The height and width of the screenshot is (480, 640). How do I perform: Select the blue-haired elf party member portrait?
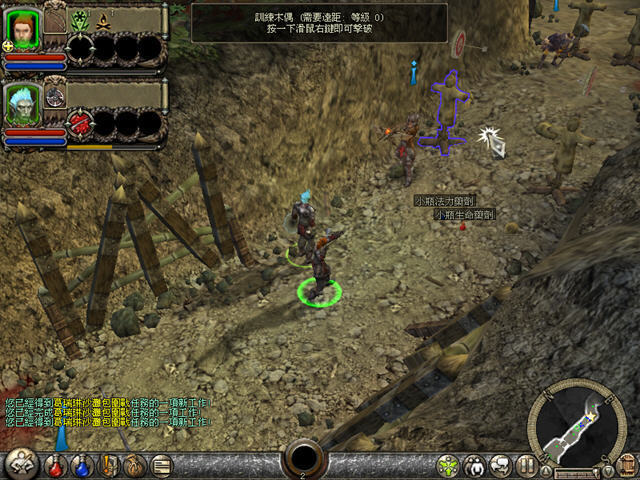(21, 103)
